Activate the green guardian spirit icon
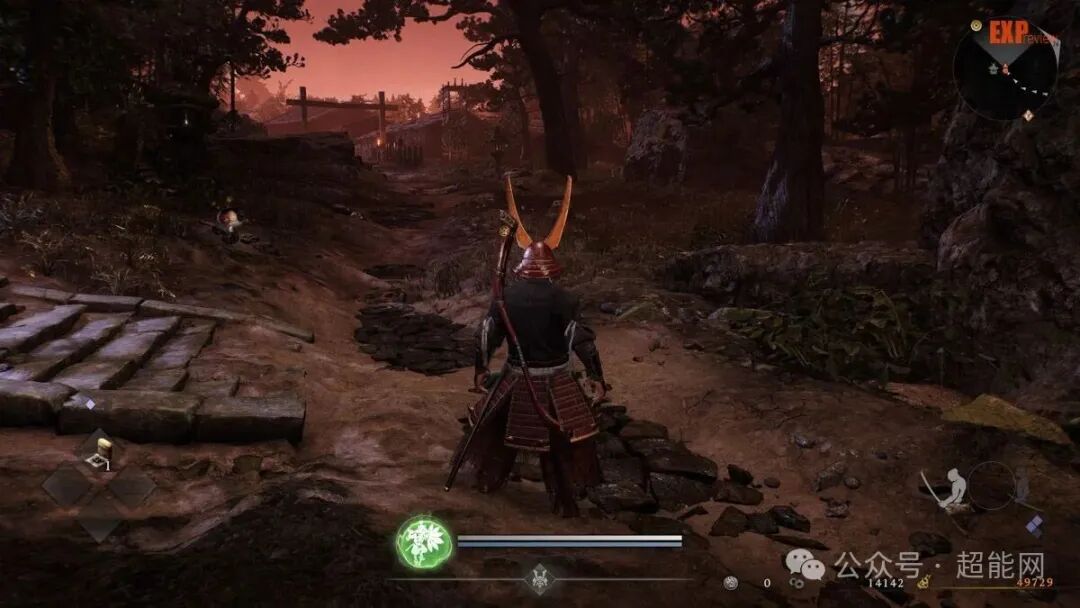This screenshot has width=1080, height=608. [x=422, y=543]
